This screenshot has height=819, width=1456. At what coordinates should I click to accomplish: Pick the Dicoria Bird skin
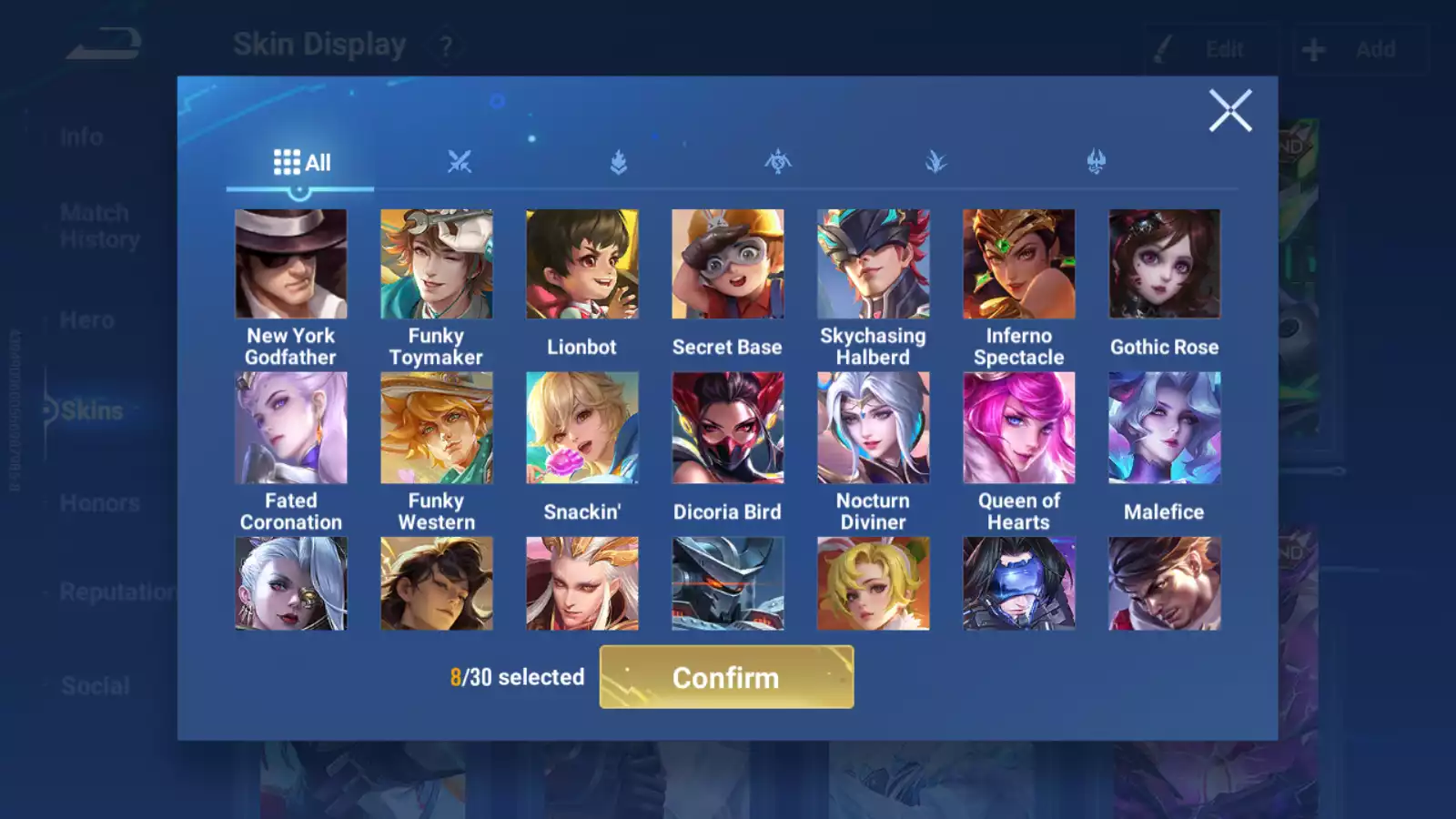click(728, 428)
